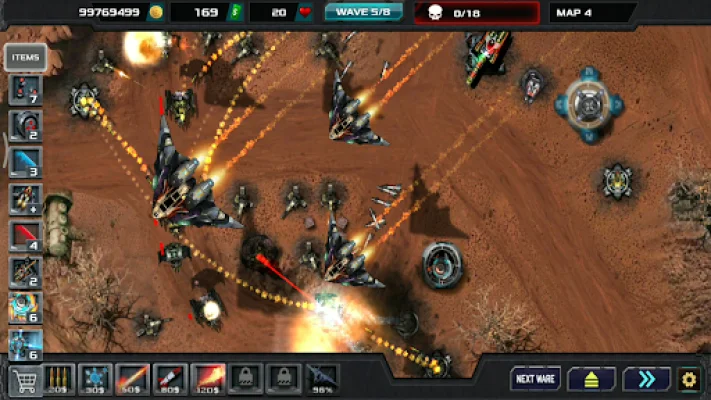Select the 120$ flame tower

pos(207,378)
